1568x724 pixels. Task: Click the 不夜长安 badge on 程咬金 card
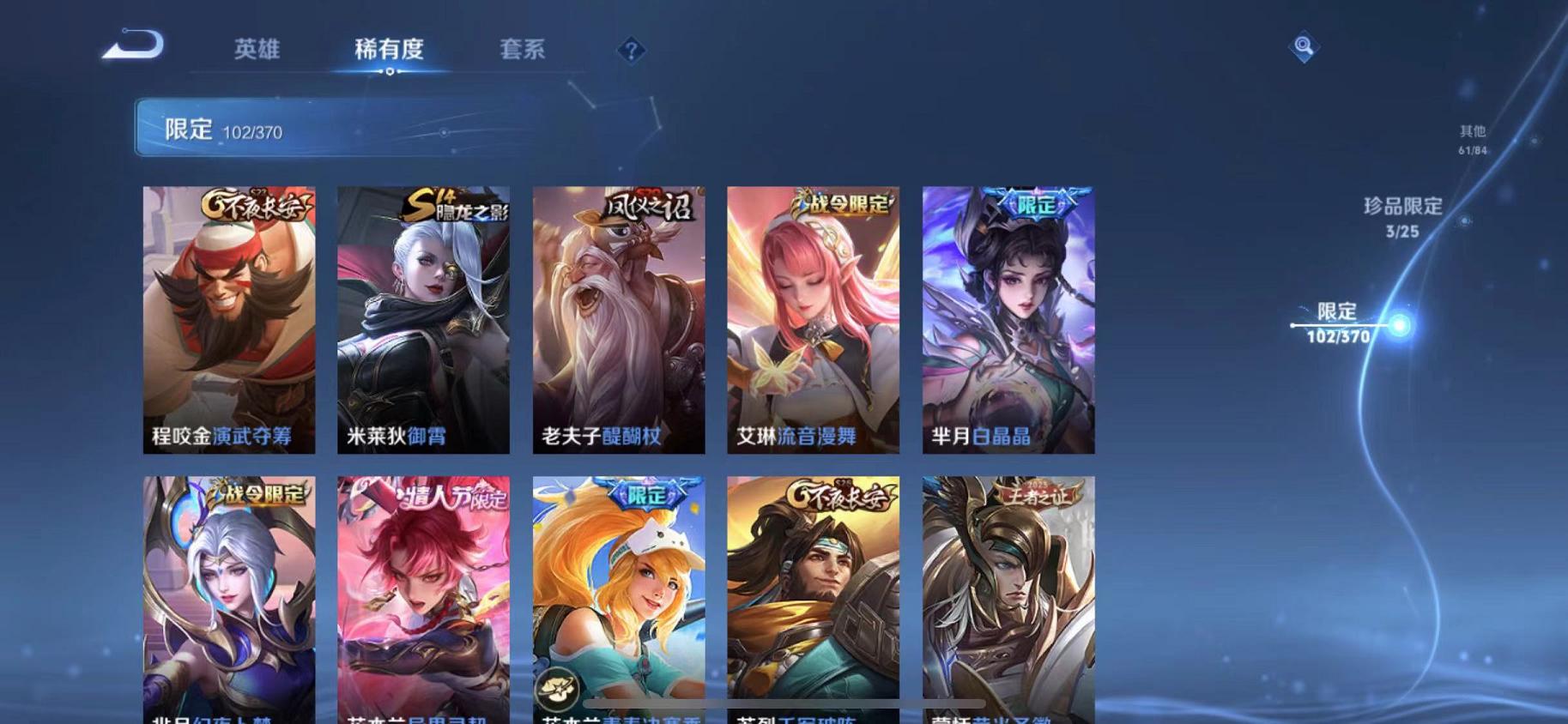tap(256, 206)
